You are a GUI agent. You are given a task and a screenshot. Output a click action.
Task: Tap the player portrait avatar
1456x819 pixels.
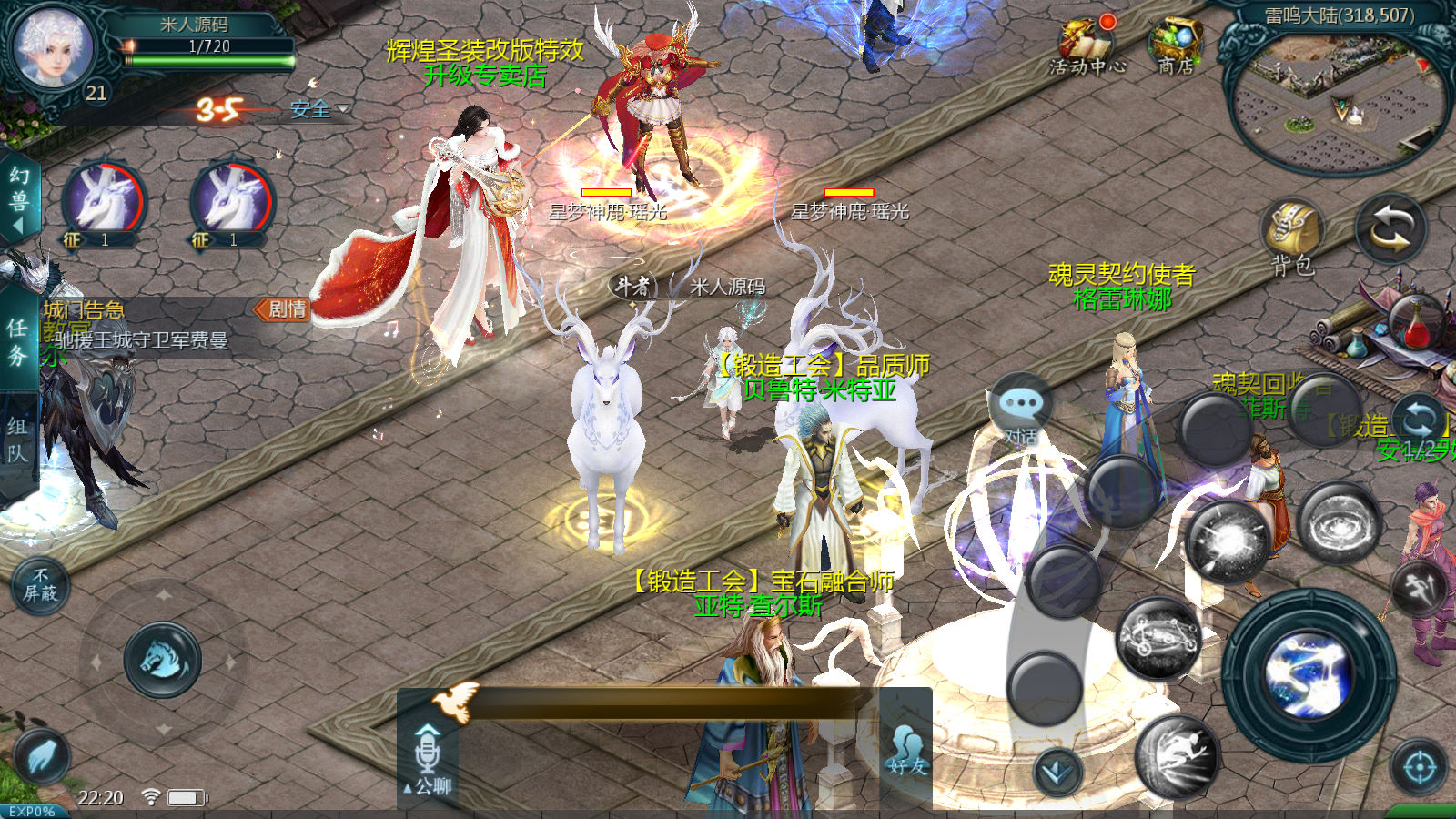coord(53,47)
